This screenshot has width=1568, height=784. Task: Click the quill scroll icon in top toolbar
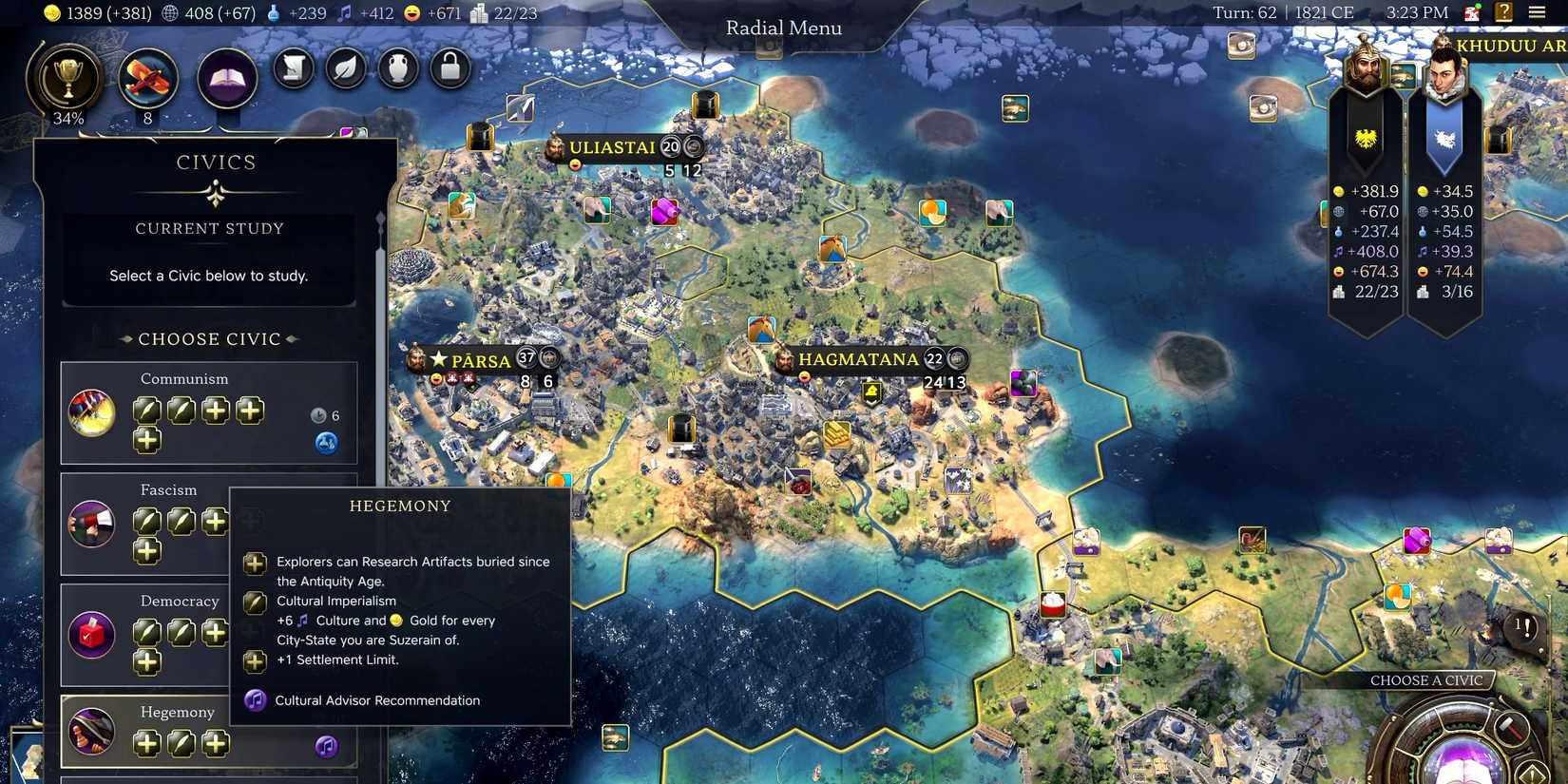293,68
